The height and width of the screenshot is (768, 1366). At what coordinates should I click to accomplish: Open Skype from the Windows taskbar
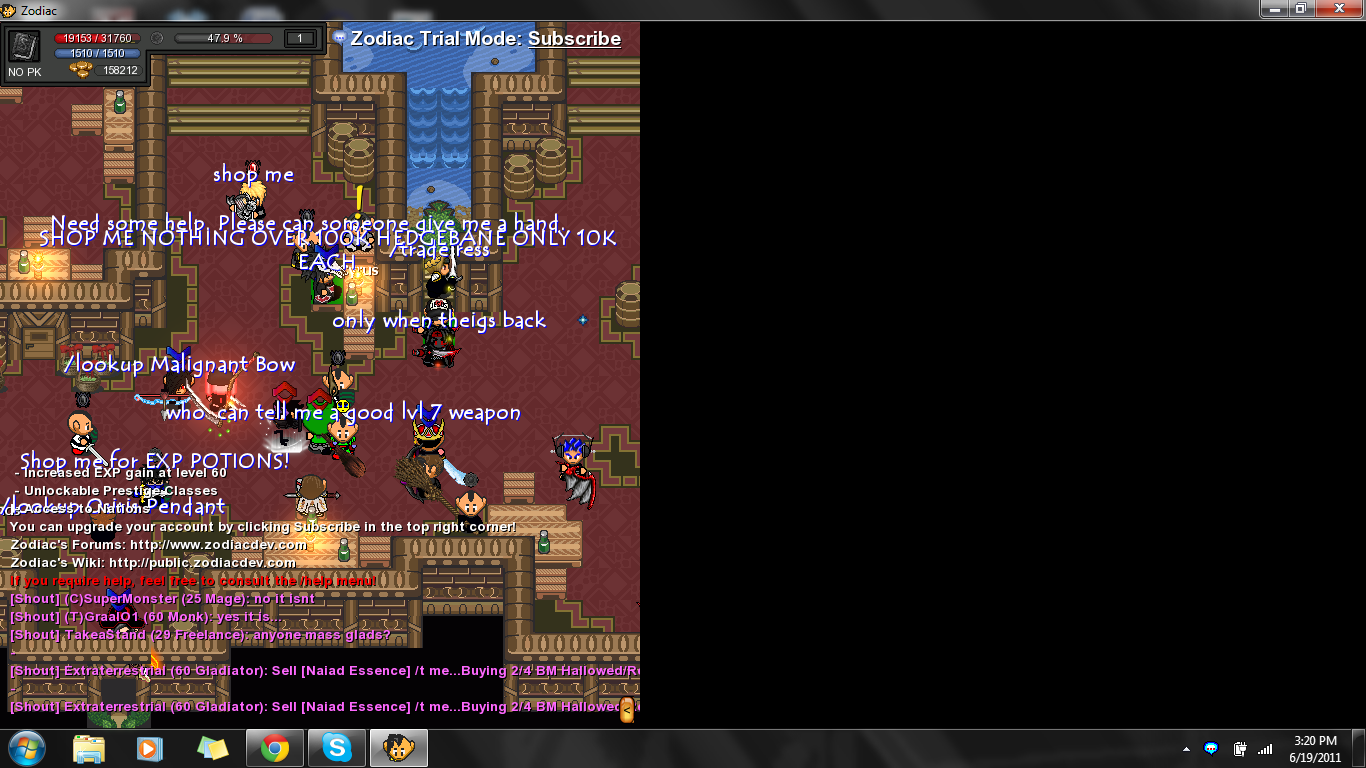point(337,748)
